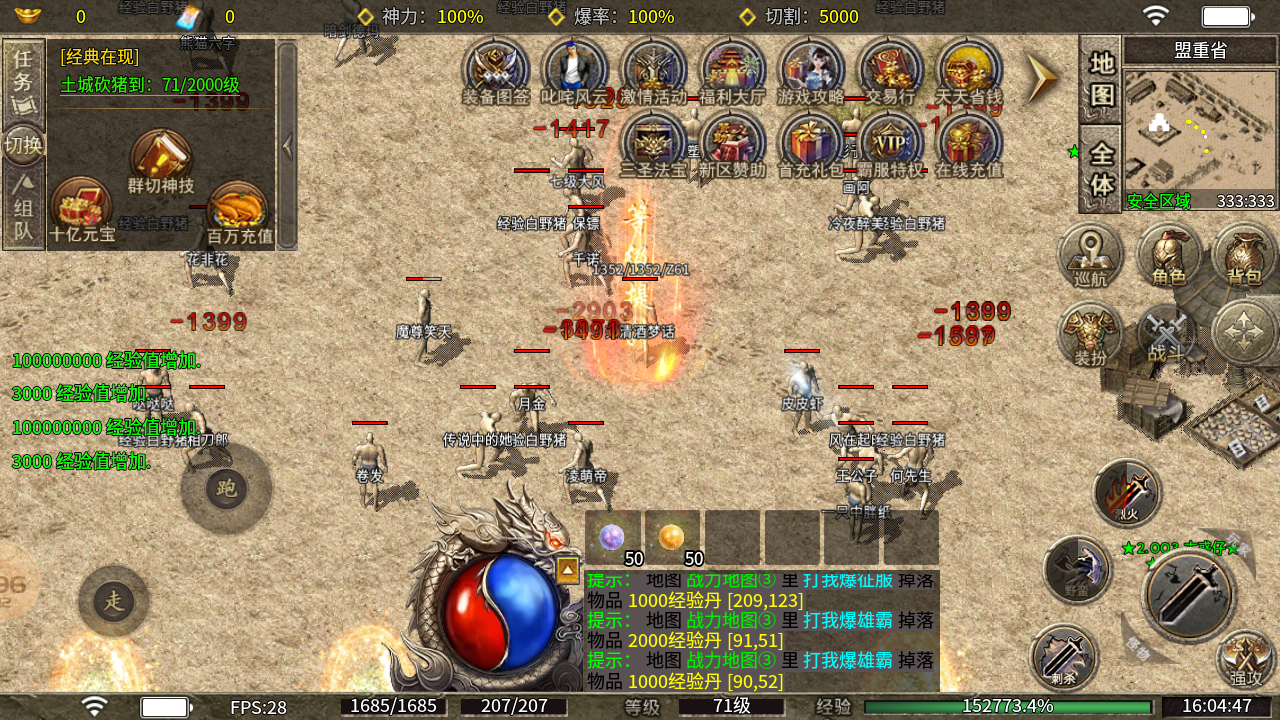Open the 装备图鉴 equipment codex

coord(496,70)
